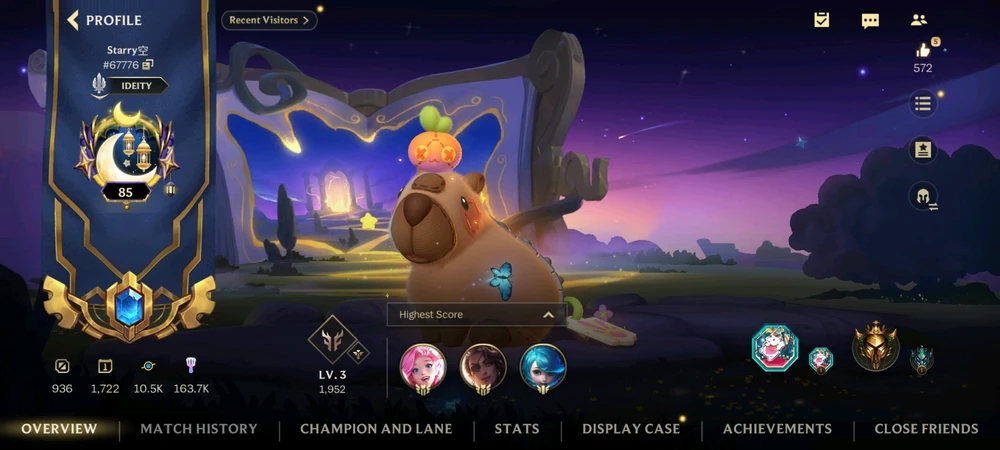The width and height of the screenshot is (1000, 450).
Task: Open the friends list icon
Action: [x=919, y=20]
